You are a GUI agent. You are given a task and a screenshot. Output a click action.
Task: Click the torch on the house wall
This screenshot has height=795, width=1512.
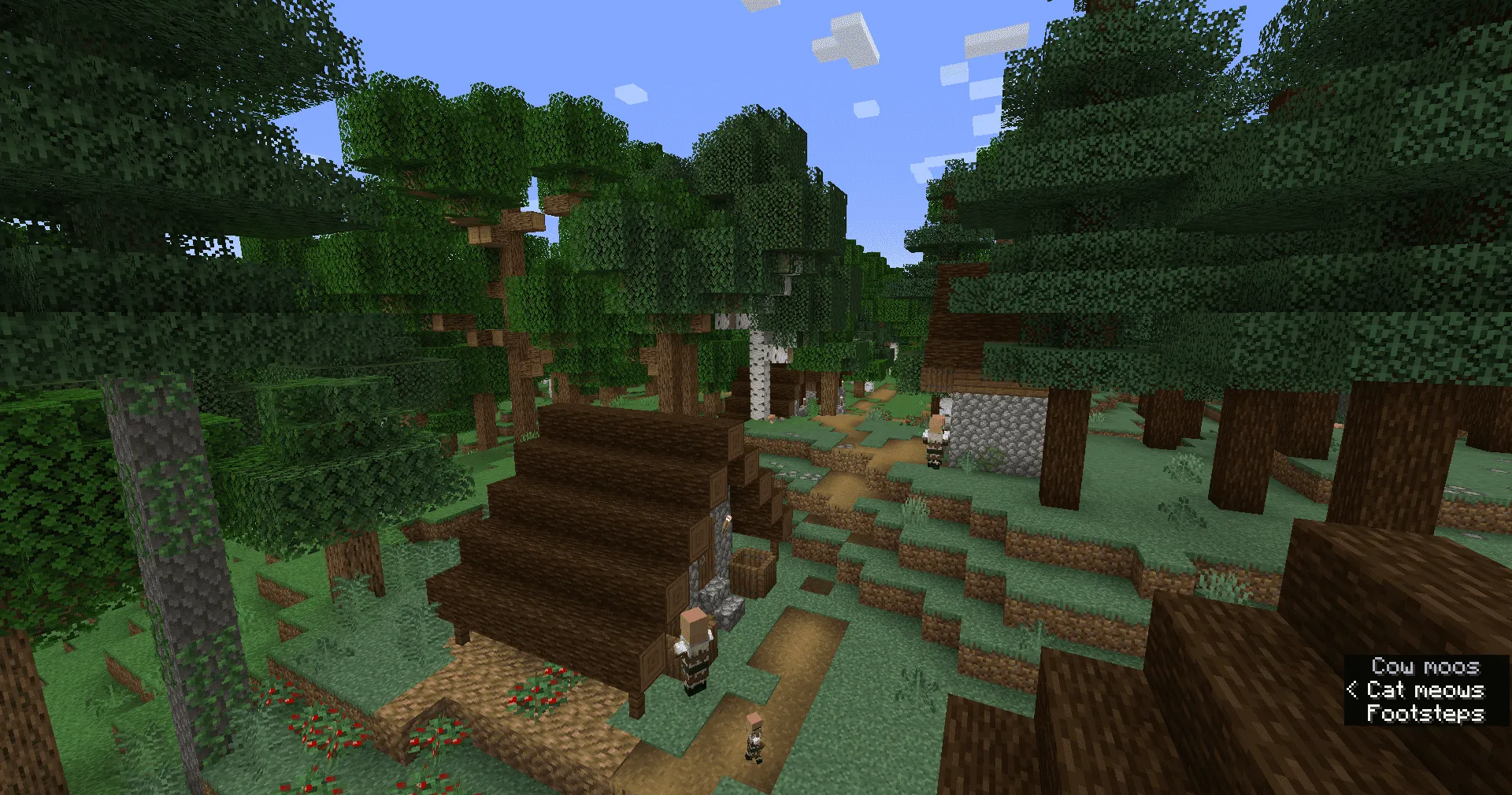tap(727, 522)
